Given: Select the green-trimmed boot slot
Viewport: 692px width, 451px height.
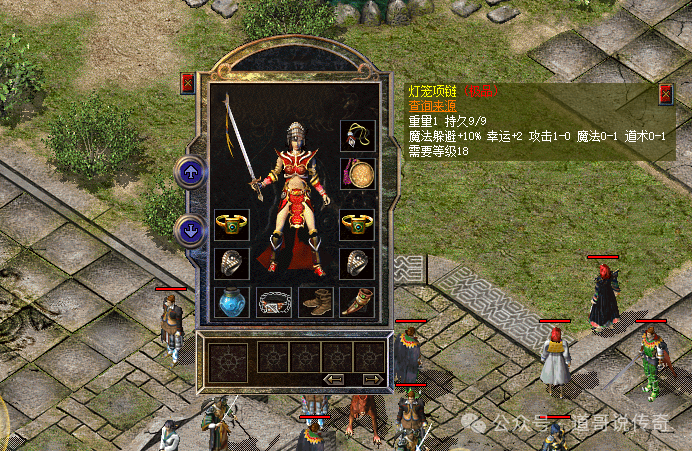Looking at the screenshot, I should pyautogui.click(x=357, y=302).
